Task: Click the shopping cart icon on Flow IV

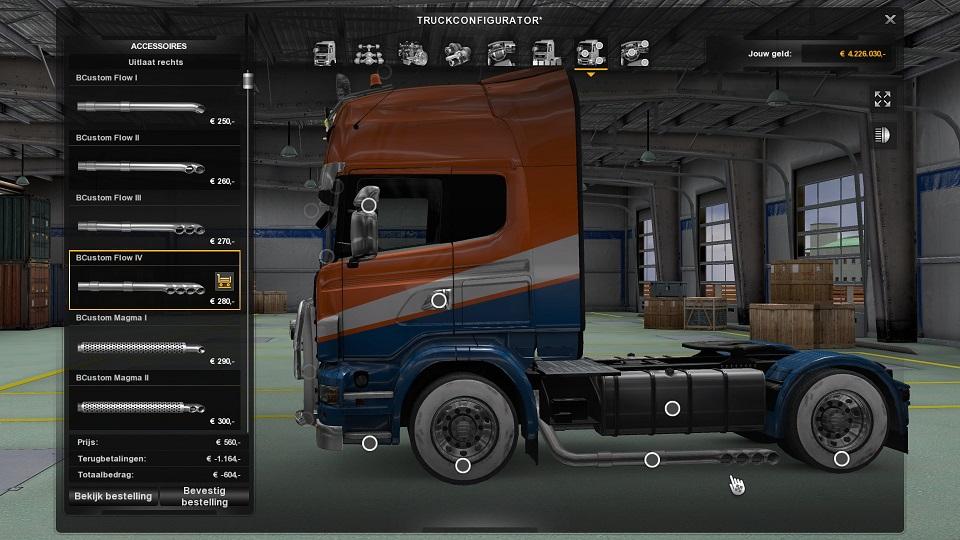Action: pyautogui.click(x=224, y=281)
